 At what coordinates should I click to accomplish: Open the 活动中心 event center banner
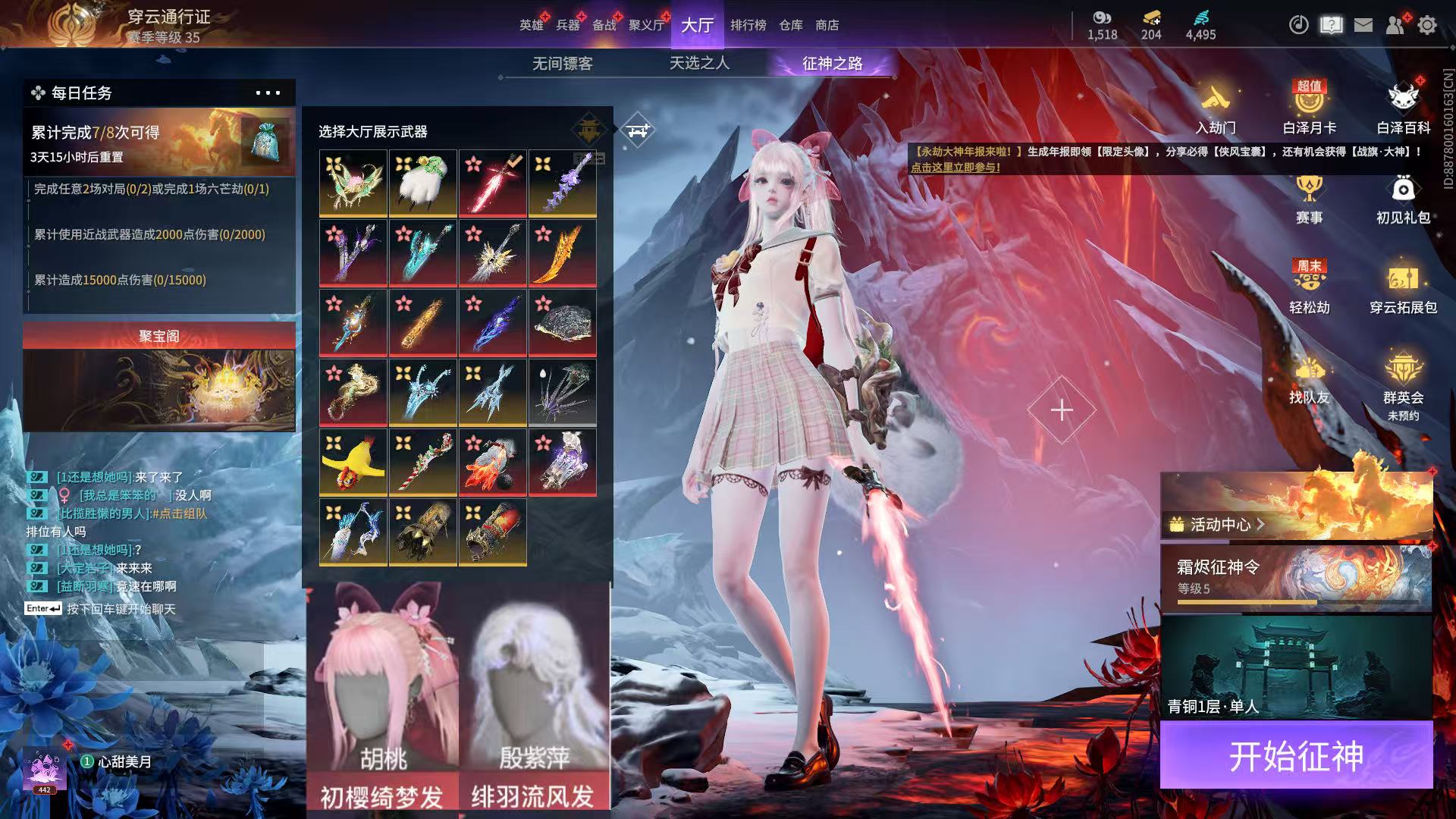[x=1296, y=506]
